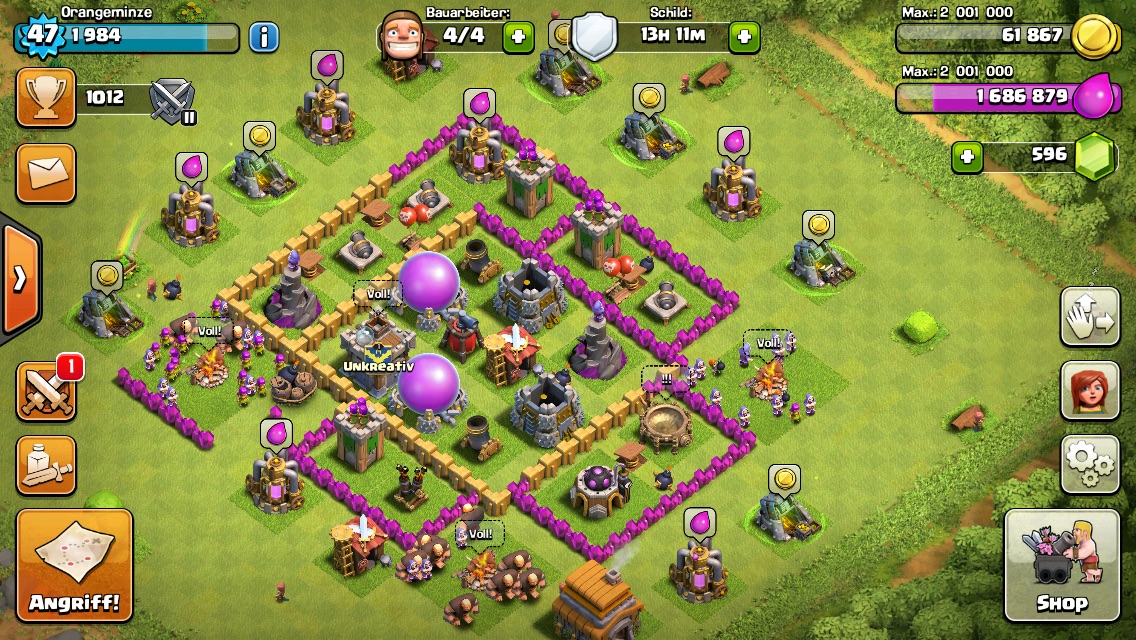Add a builder with the plus button

(x=517, y=38)
